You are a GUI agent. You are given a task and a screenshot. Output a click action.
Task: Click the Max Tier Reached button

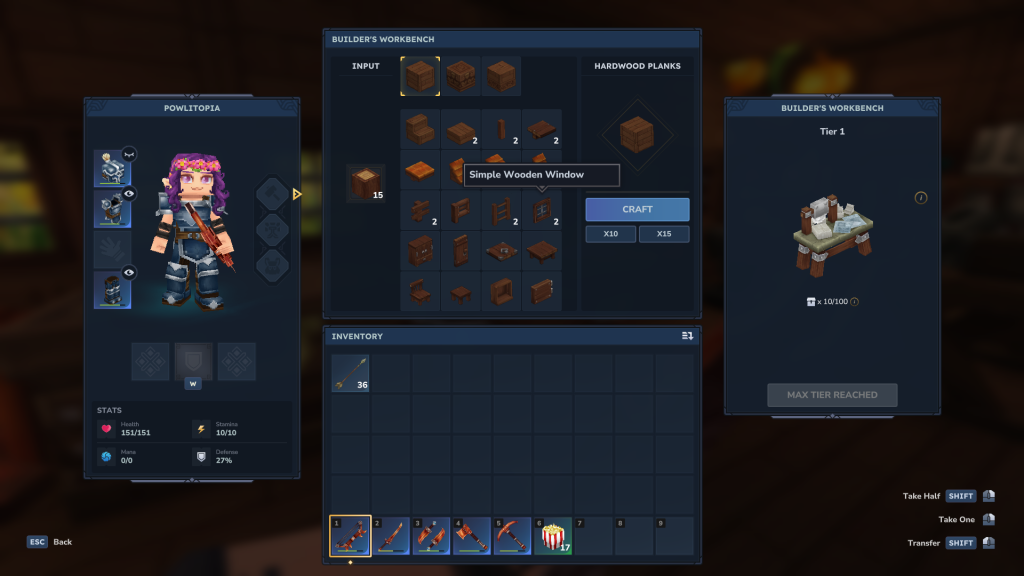[832, 395]
